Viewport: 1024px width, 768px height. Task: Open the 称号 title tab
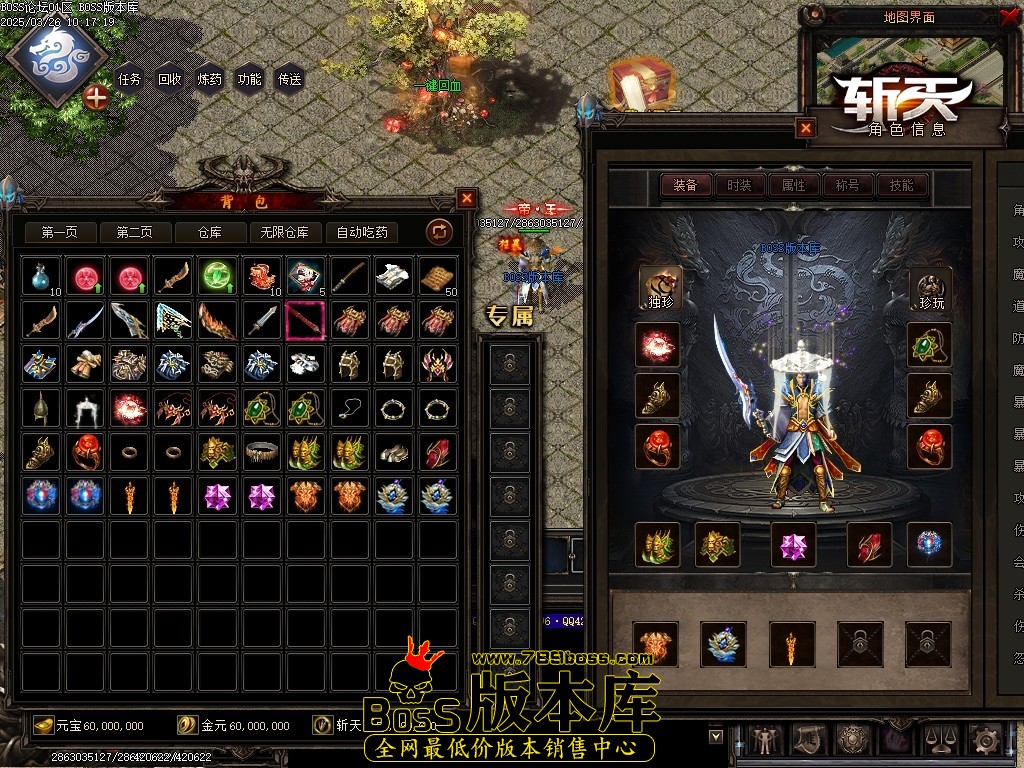point(847,185)
